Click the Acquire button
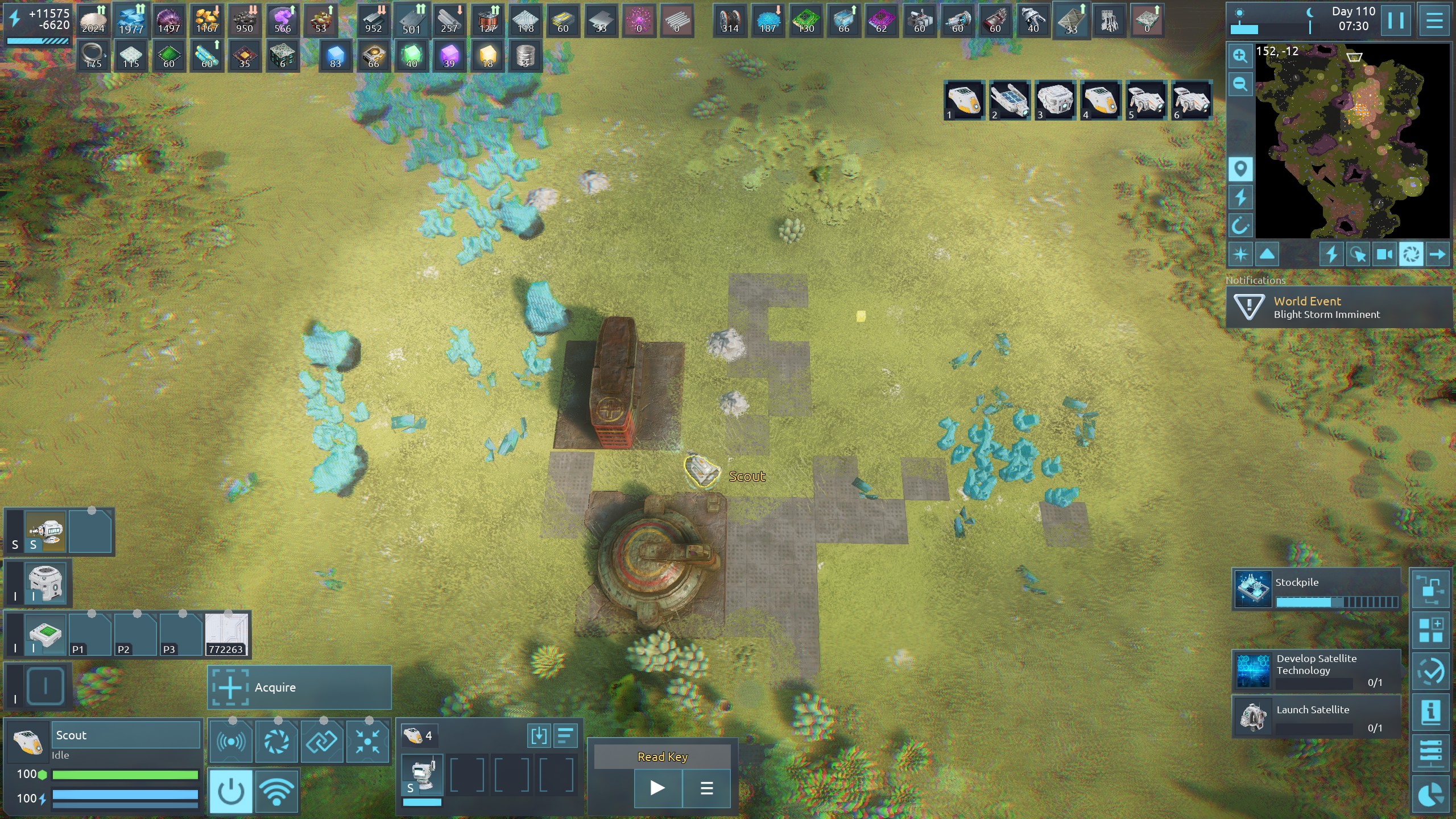This screenshot has width=1456, height=819. point(299,688)
